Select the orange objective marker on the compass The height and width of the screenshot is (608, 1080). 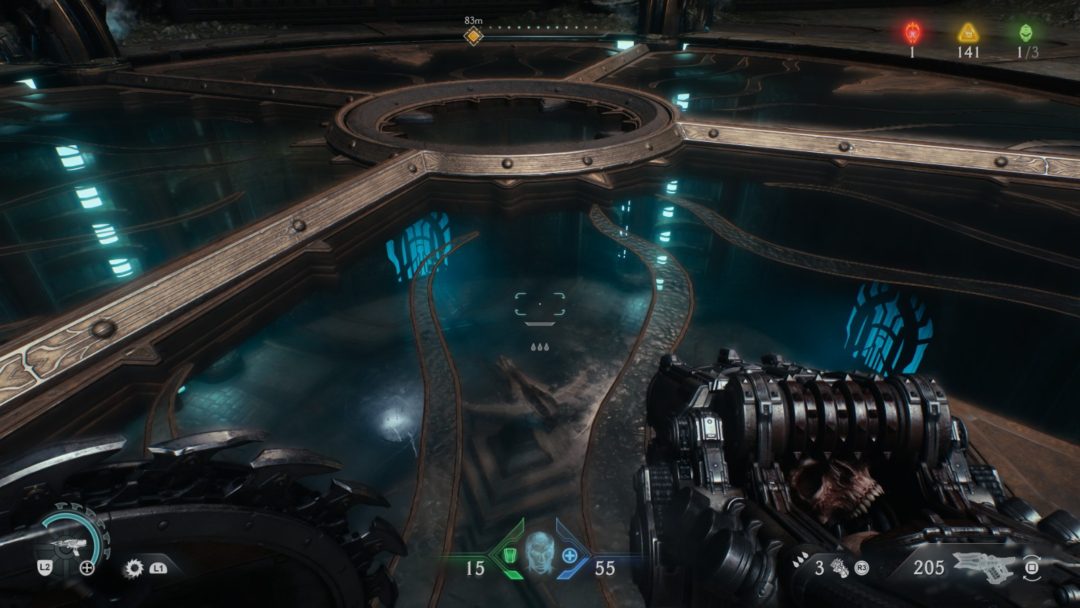(x=473, y=36)
